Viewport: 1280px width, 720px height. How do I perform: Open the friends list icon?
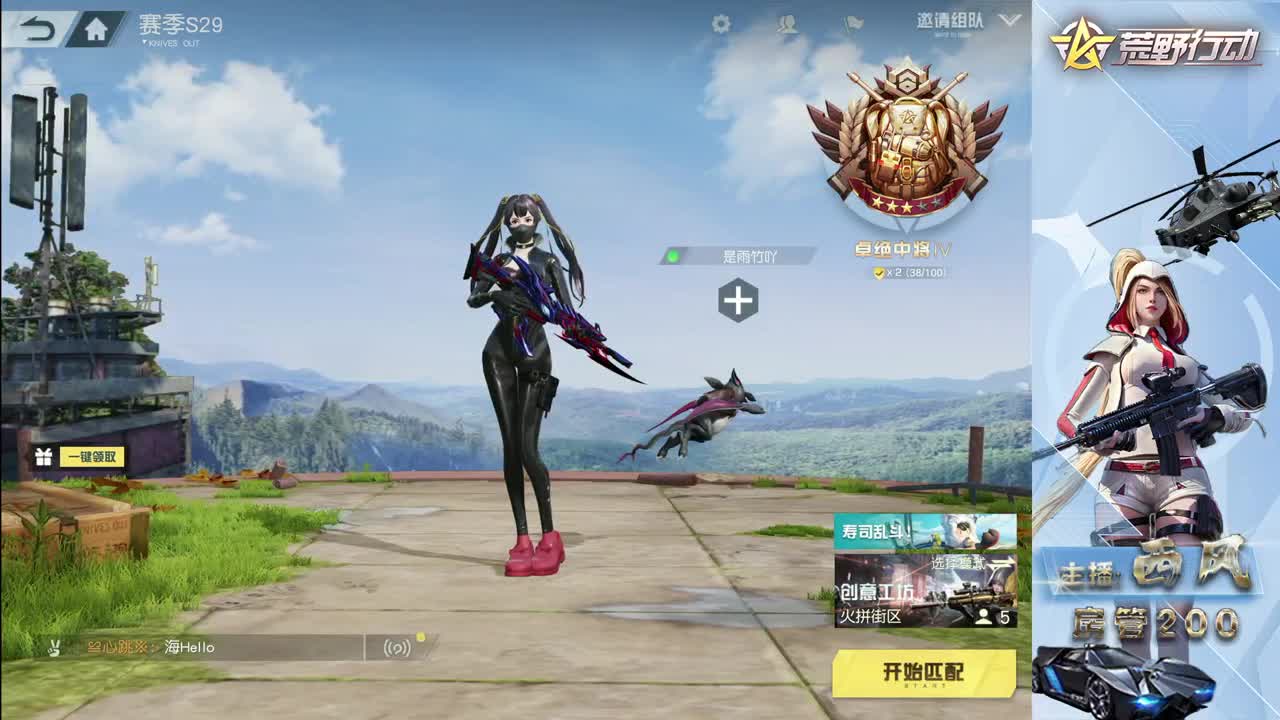(787, 24)
